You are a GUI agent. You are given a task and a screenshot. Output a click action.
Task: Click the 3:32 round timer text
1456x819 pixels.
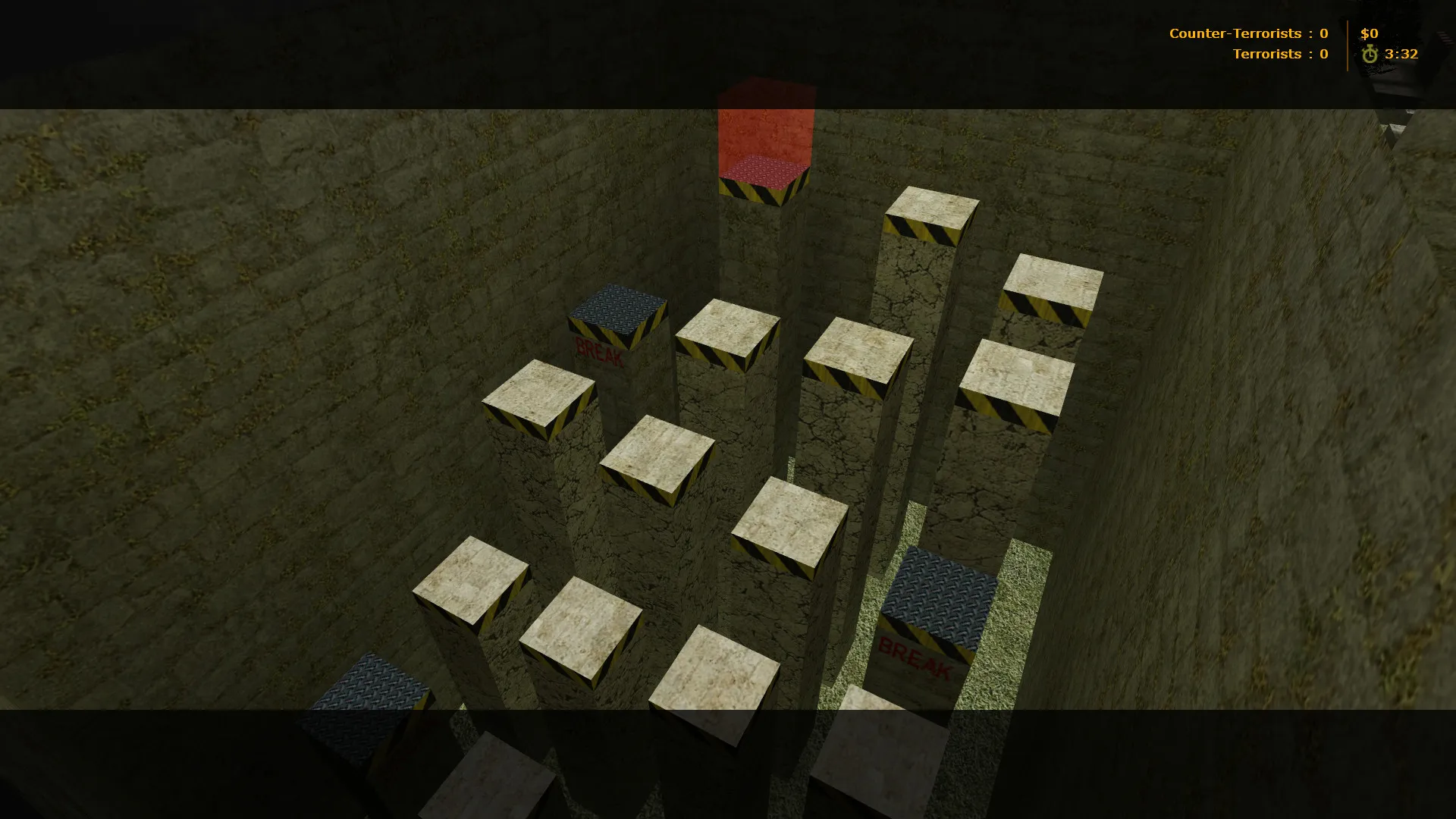tap(1401, 54)
